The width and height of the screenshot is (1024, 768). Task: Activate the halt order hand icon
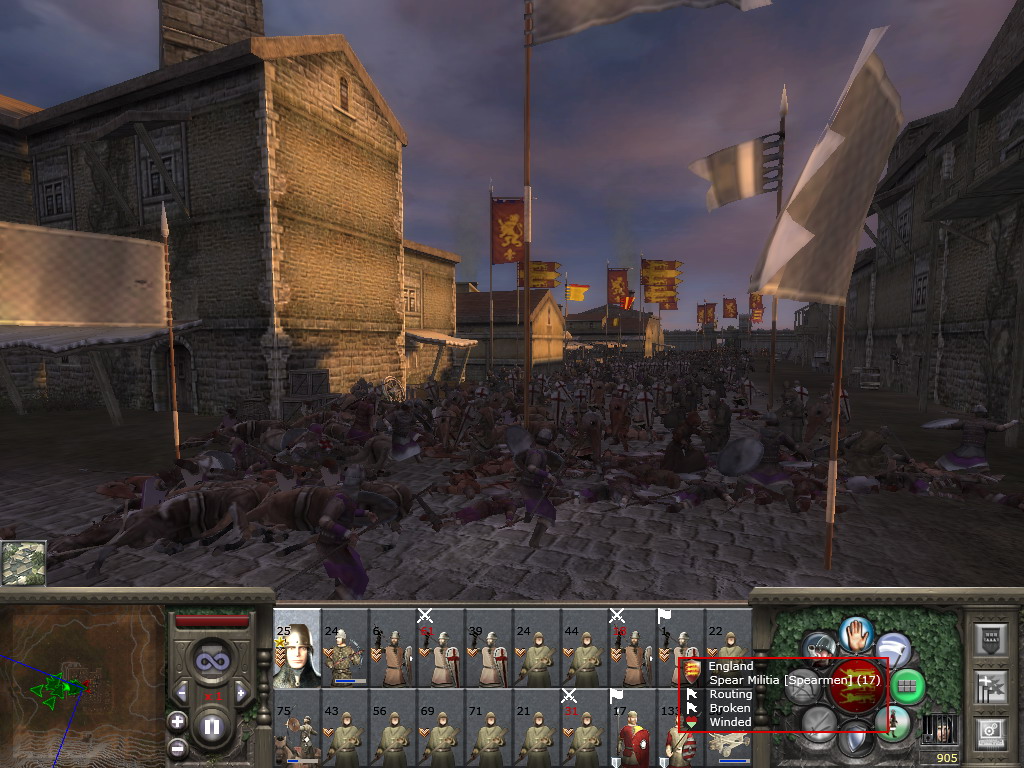click(x=856, y=633)
